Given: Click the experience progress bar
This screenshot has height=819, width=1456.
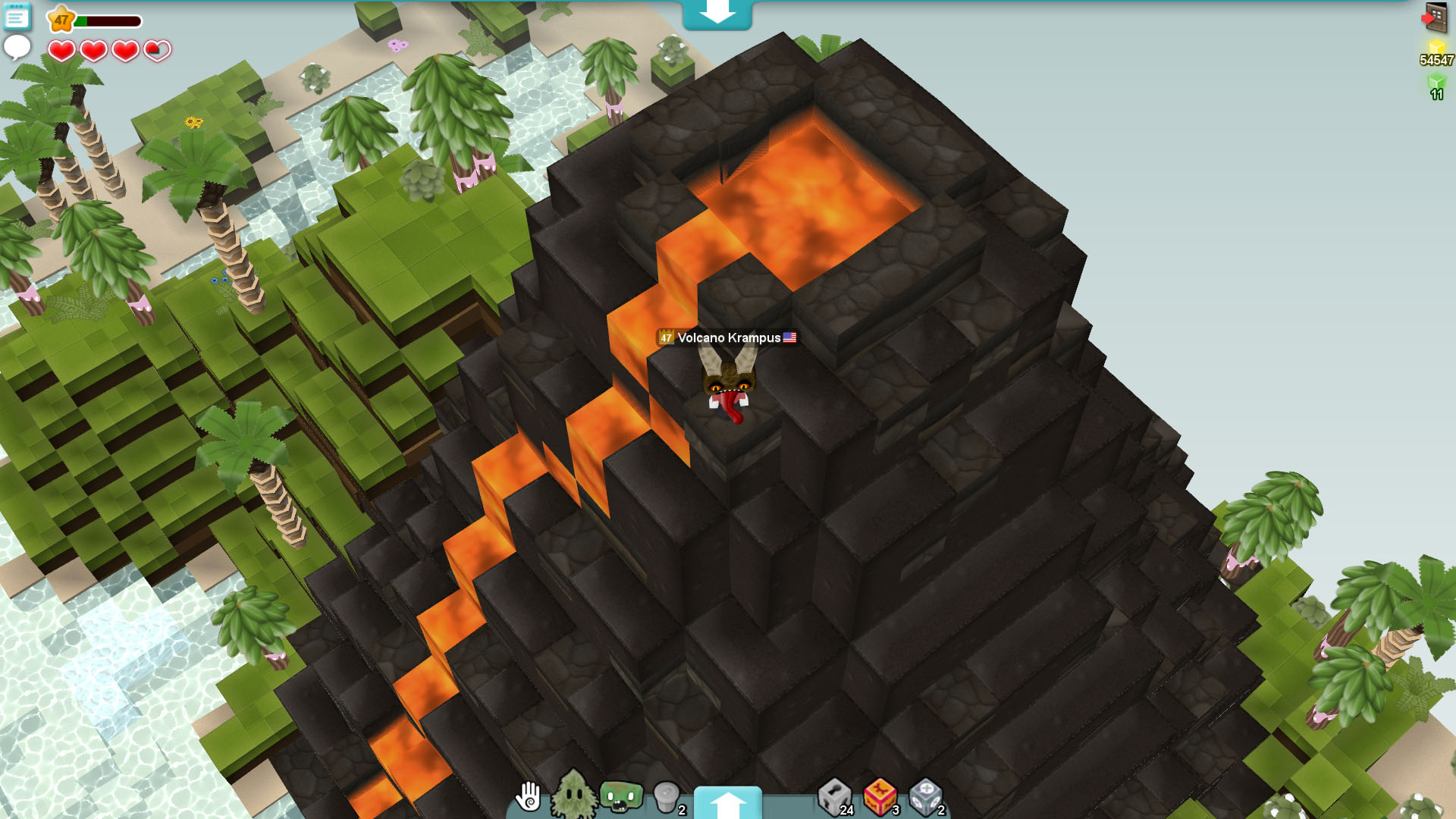Looking at the screenshot, I should [x=110, y=21].
